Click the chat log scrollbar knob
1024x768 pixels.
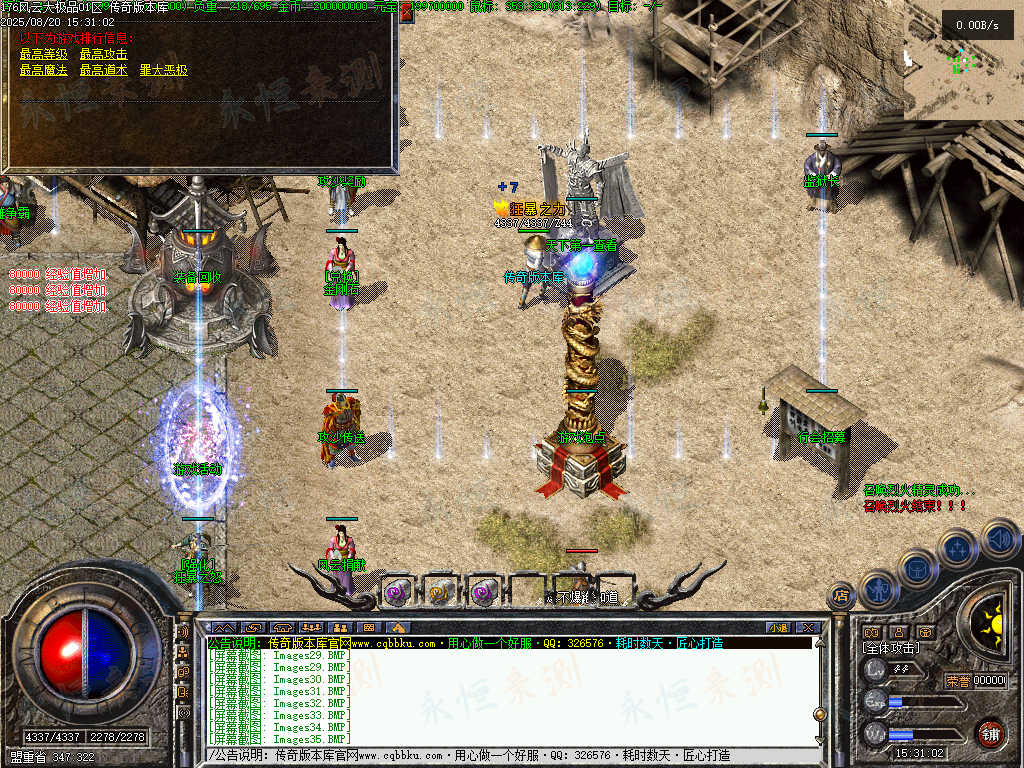tap(819, 714)
